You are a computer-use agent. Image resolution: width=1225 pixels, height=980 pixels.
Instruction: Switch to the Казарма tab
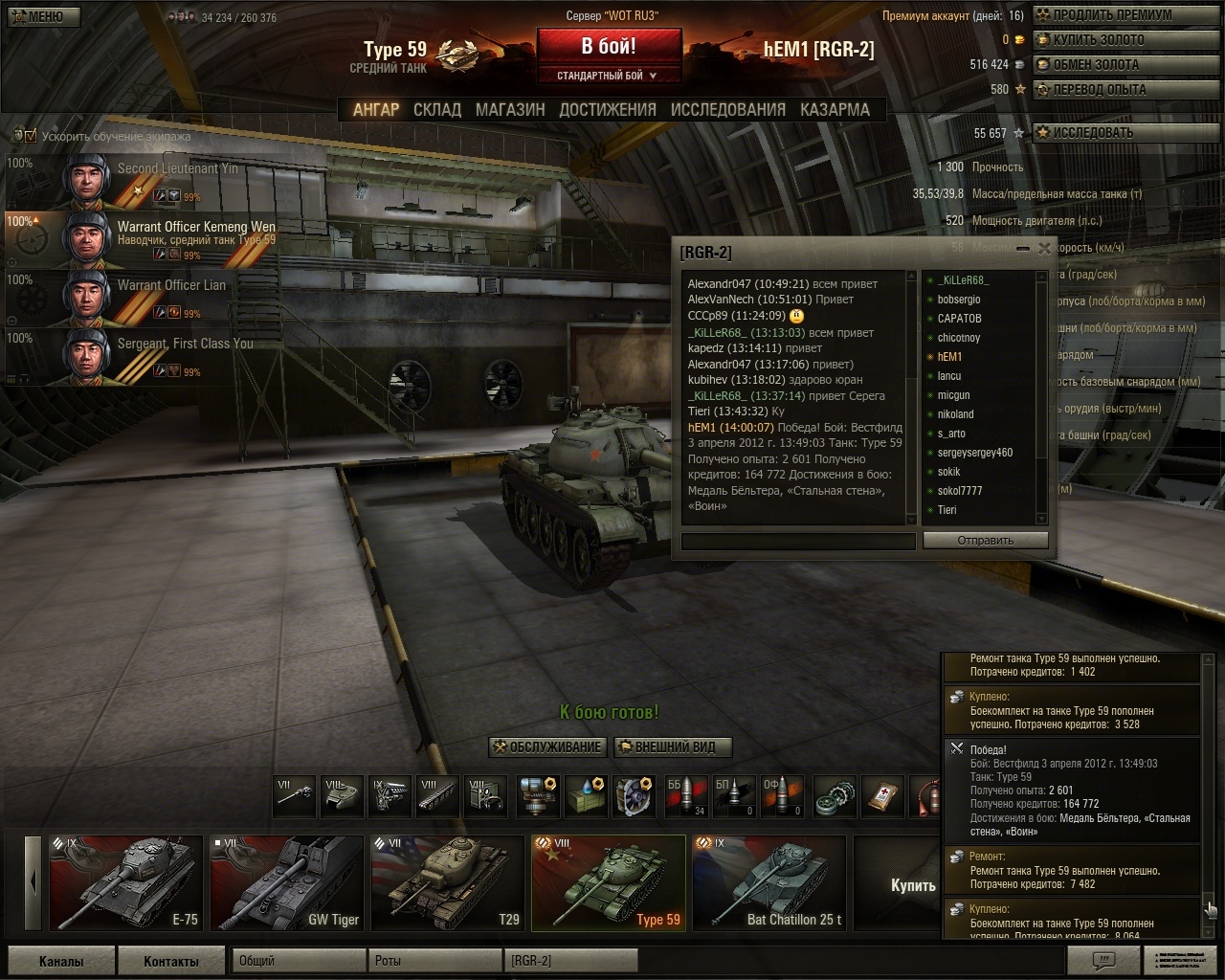click(835, 110)
